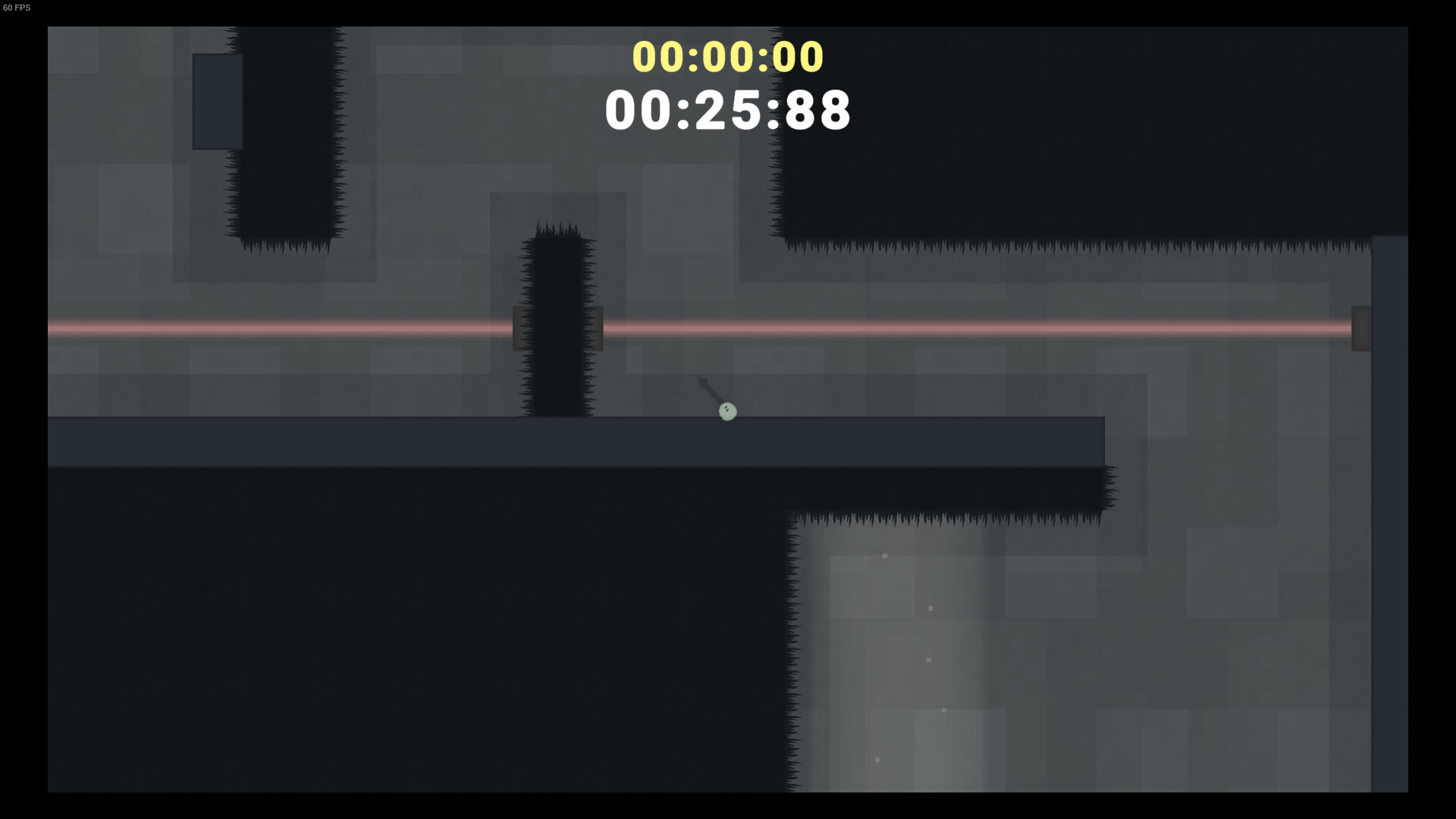Click a white particle in the lower-right area
1456x819 pixels.
point(884,555)
